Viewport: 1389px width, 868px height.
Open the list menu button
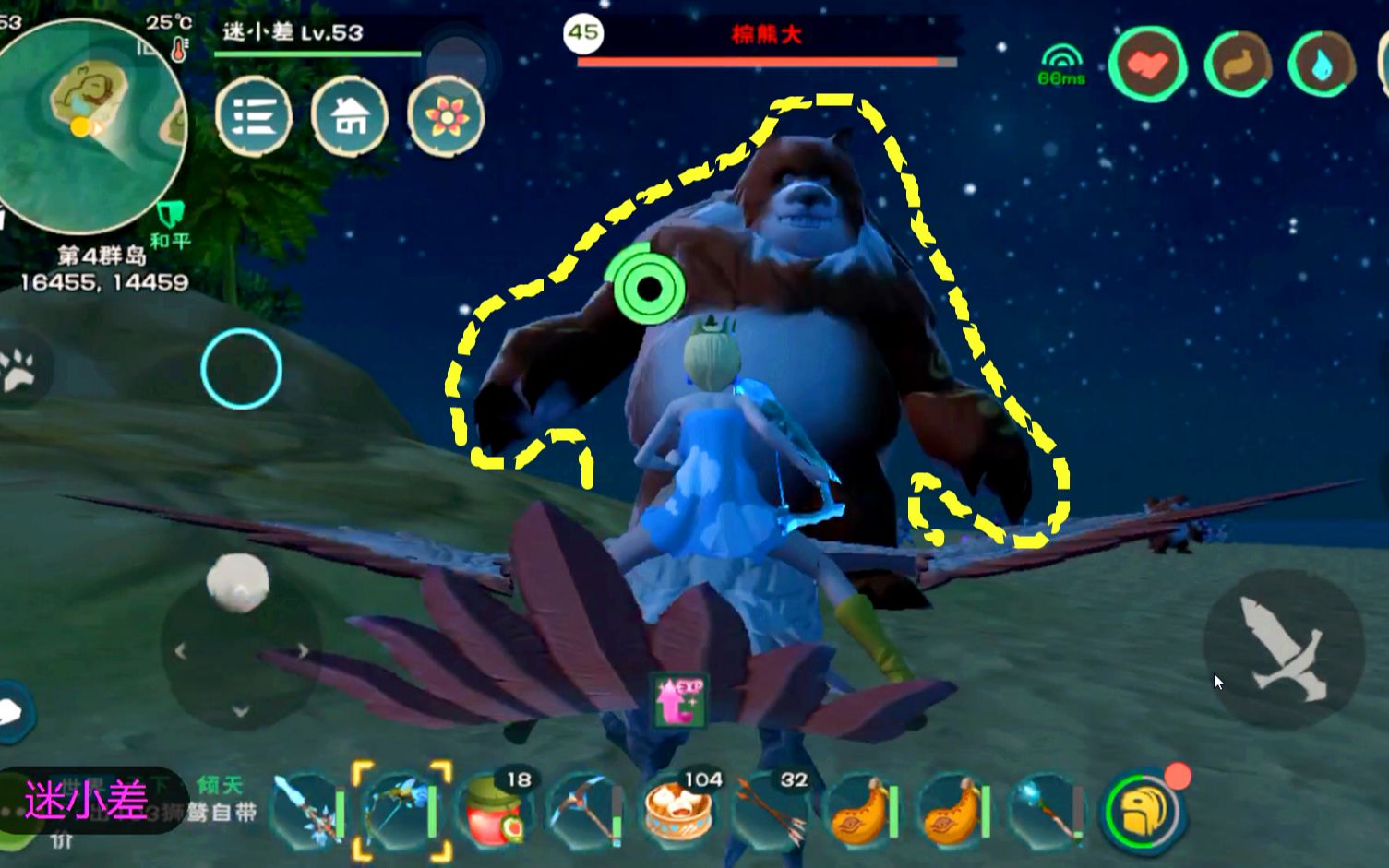point(254,116)
